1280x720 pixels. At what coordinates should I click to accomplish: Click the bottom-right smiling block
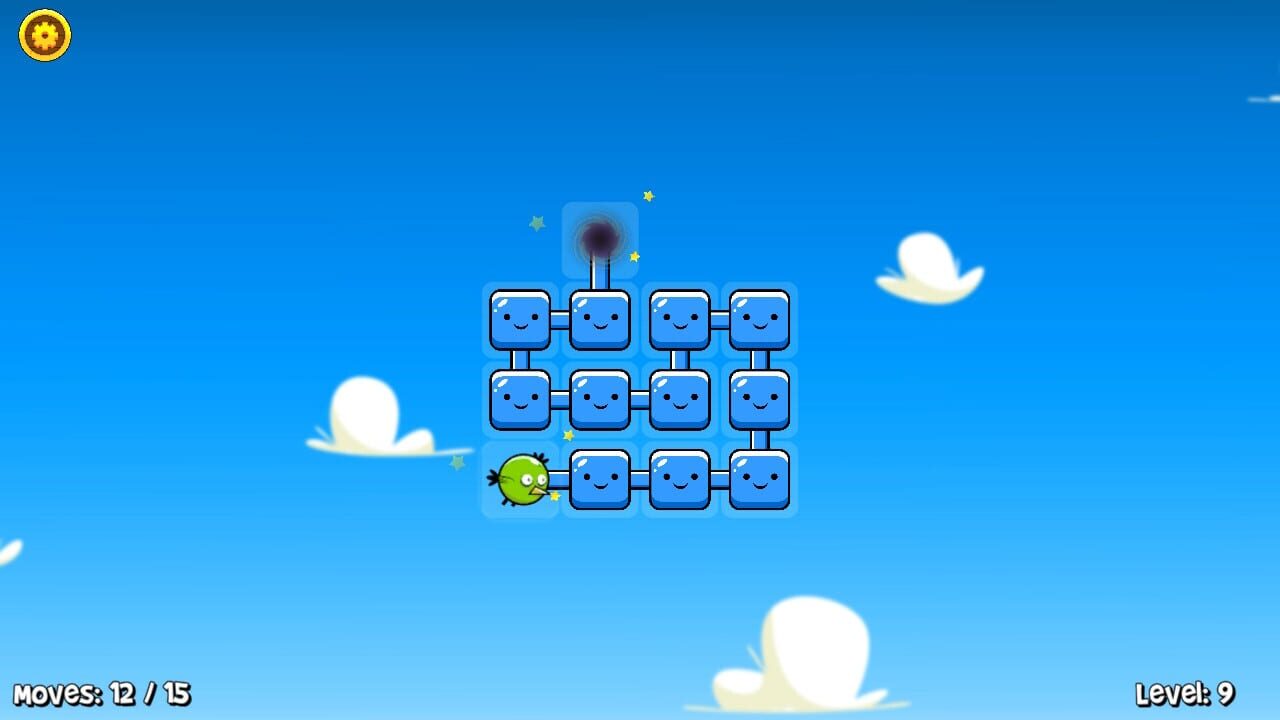[x=760, y=480]
